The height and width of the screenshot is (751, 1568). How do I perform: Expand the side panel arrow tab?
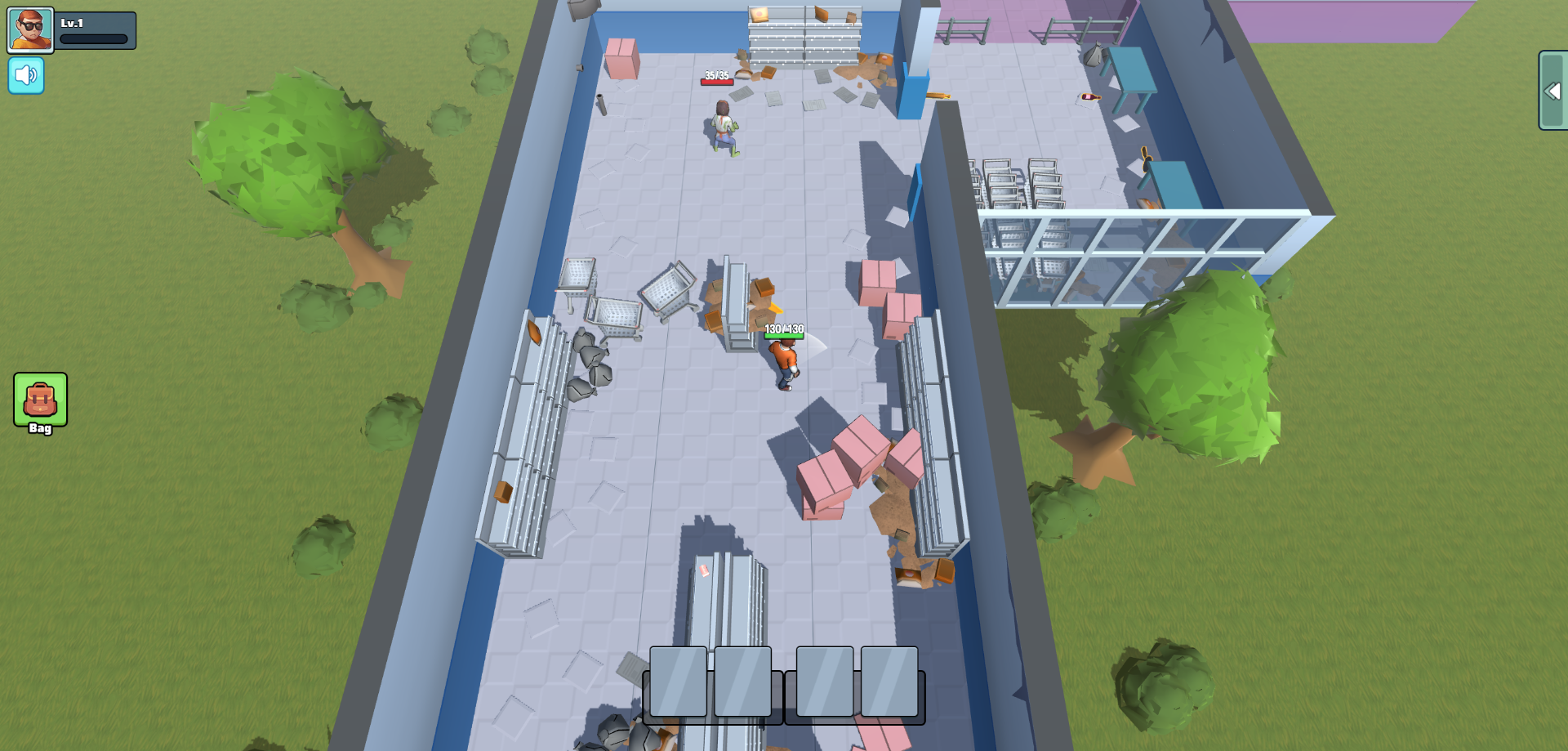click(1552, 91)
